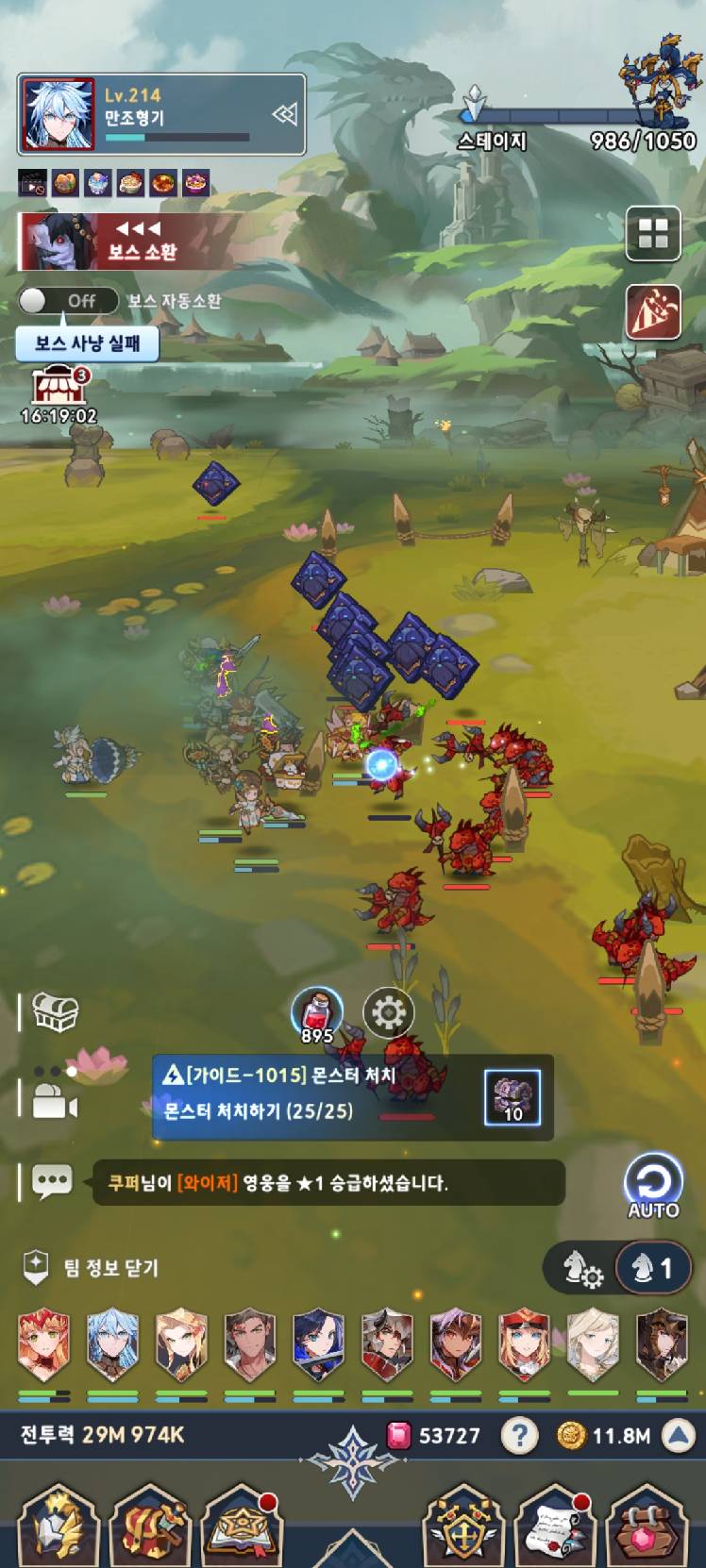Open the player profile portrait
Viewport: 706px width, 1568px height.
click(x=58, y=115)
